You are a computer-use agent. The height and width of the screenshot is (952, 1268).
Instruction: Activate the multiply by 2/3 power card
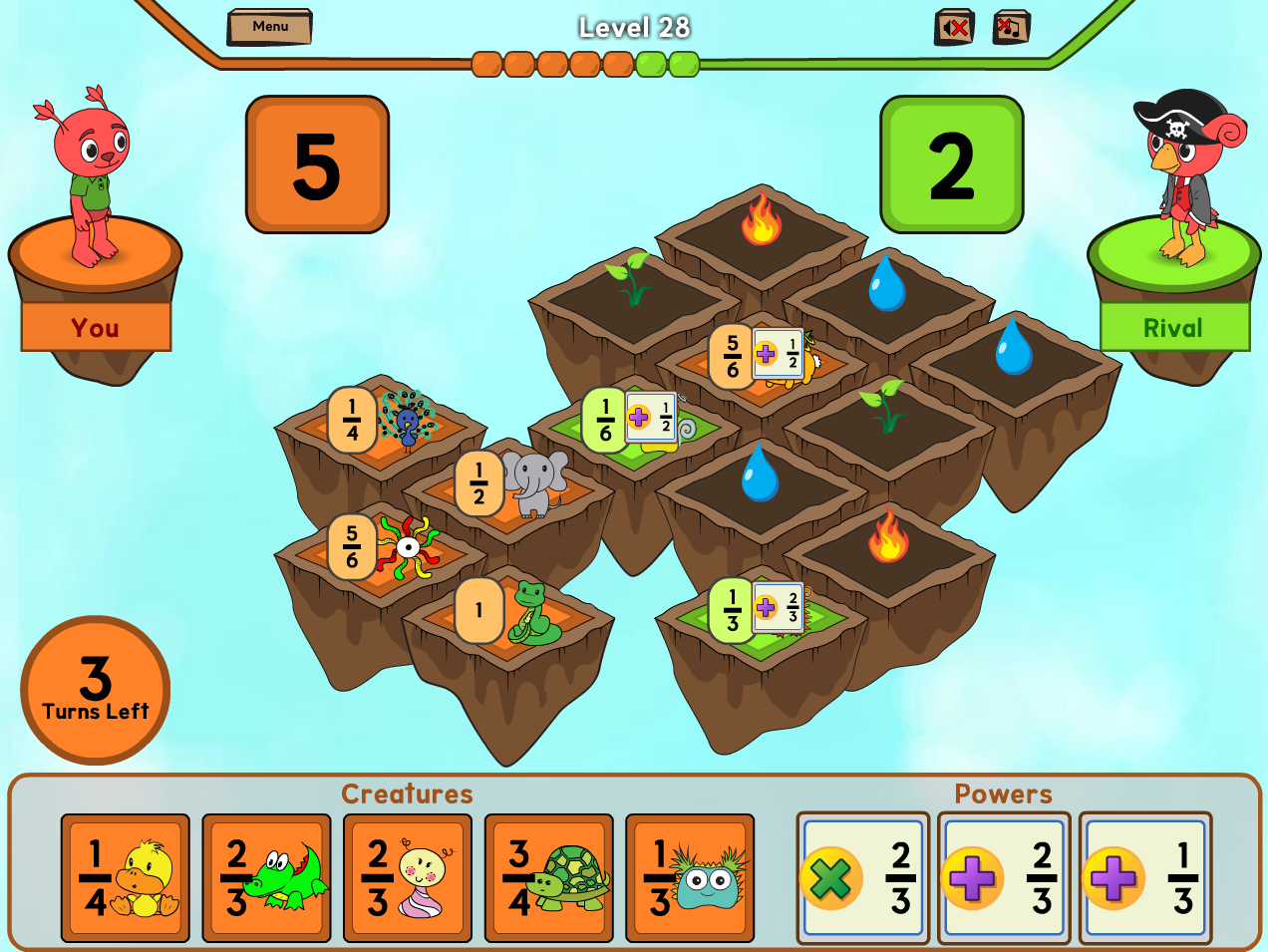pyautogui.click(x=863, y=877)
